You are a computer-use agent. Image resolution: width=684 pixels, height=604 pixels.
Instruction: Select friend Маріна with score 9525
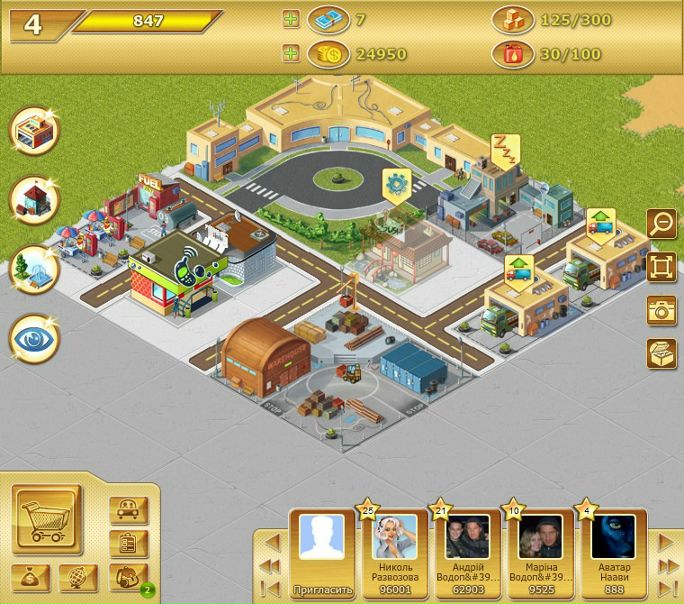(540, 552)
